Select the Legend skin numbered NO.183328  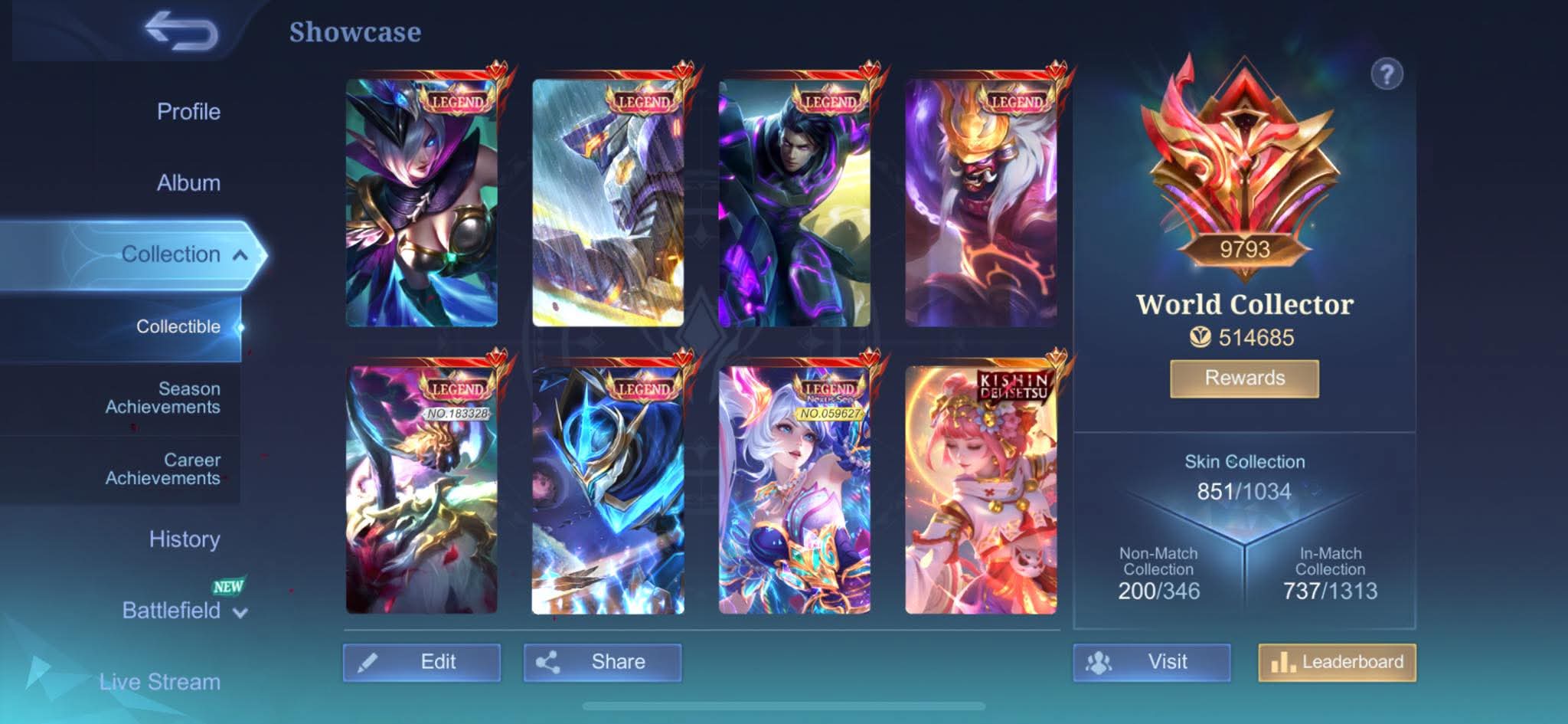coord(422,490)
